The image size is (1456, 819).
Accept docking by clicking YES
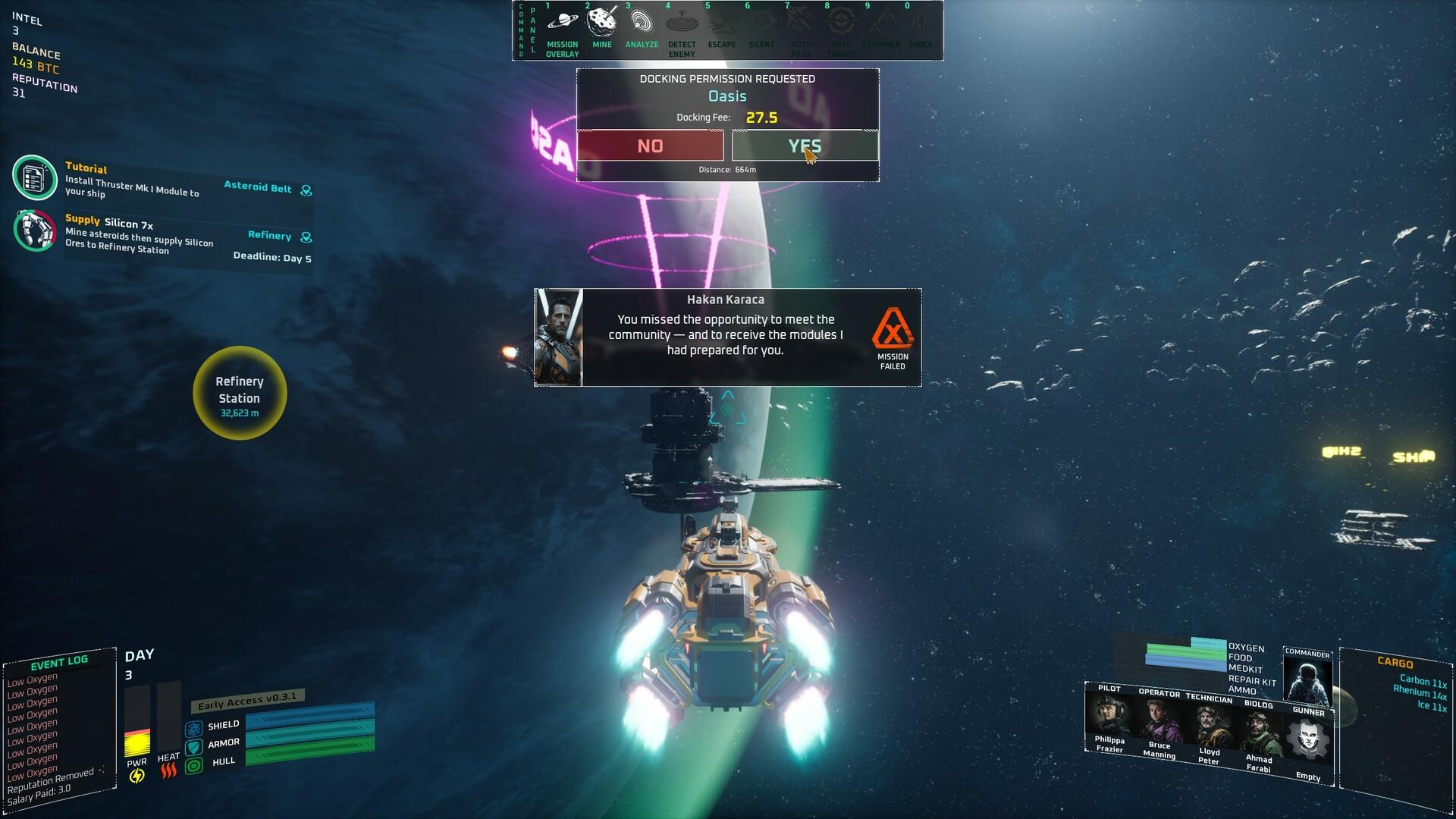pos(805,146)
